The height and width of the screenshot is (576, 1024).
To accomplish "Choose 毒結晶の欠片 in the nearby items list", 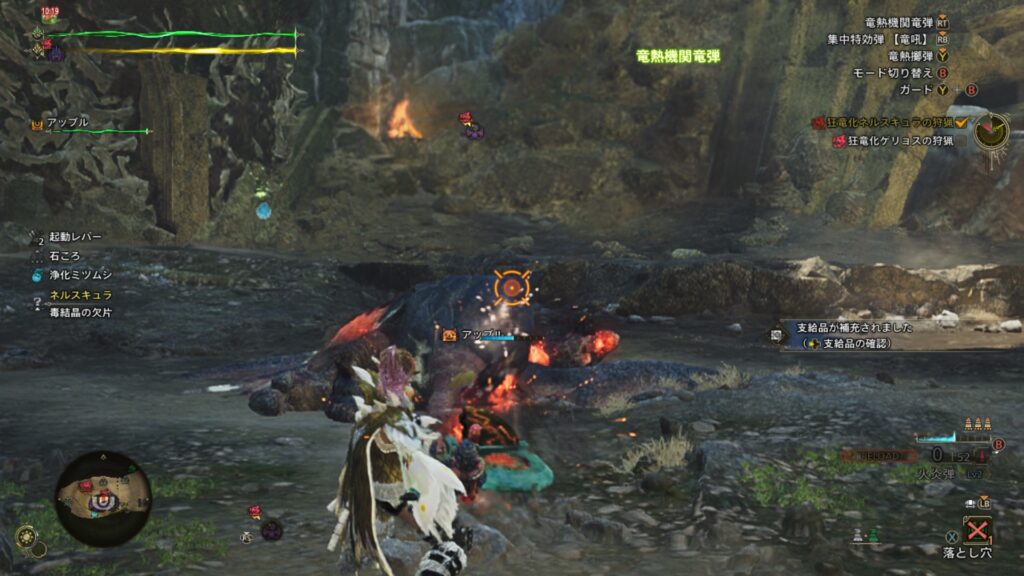I will (x=81, y=313).
